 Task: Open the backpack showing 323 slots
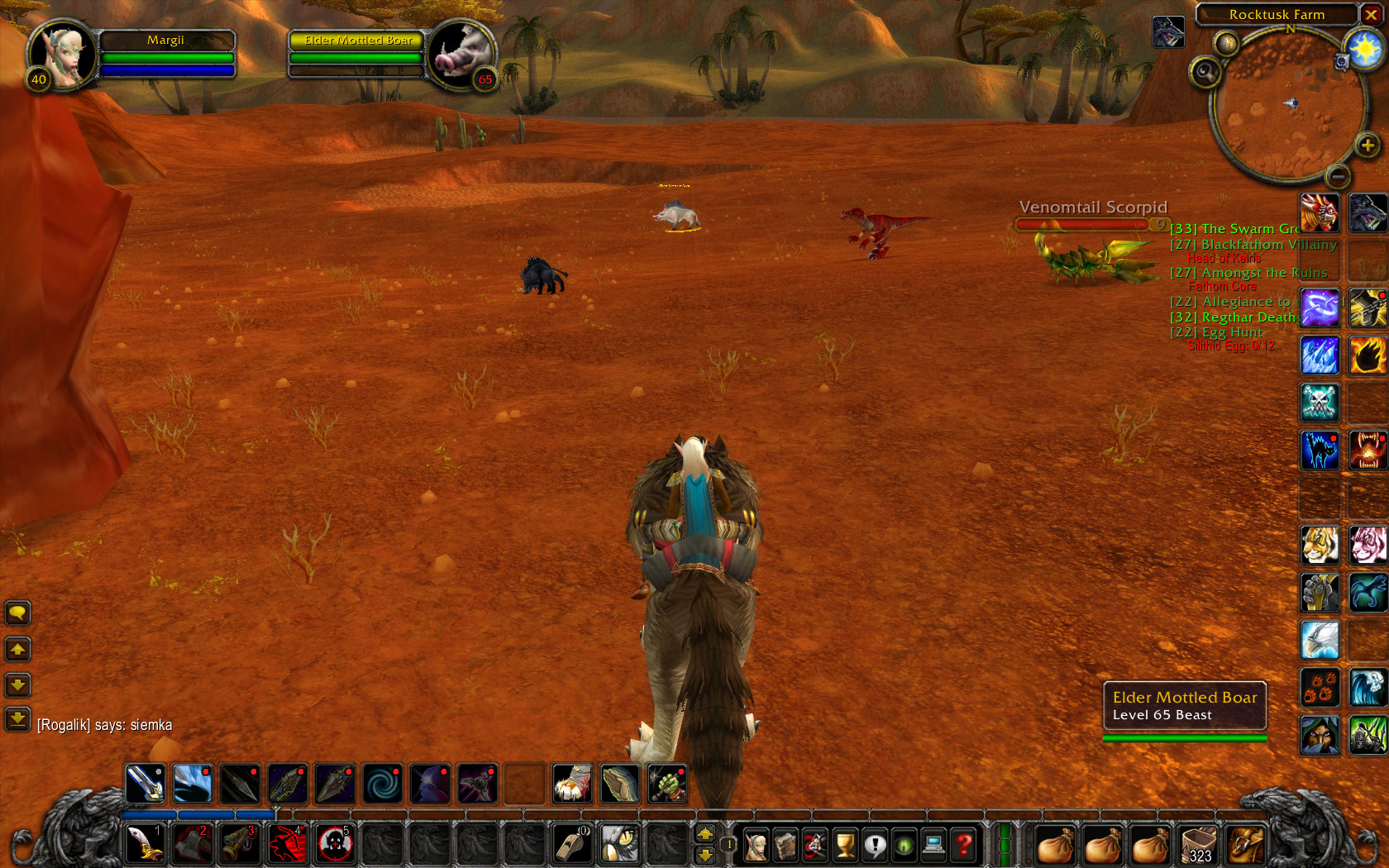[x=1198, y=843]
